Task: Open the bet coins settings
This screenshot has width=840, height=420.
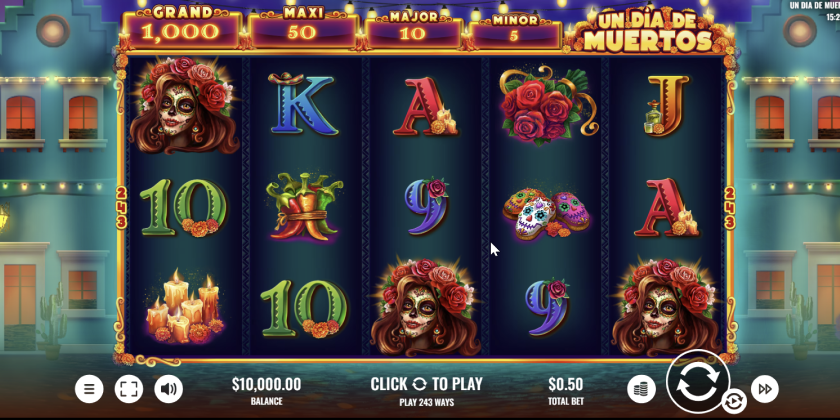Action: [x=641, y=388]
